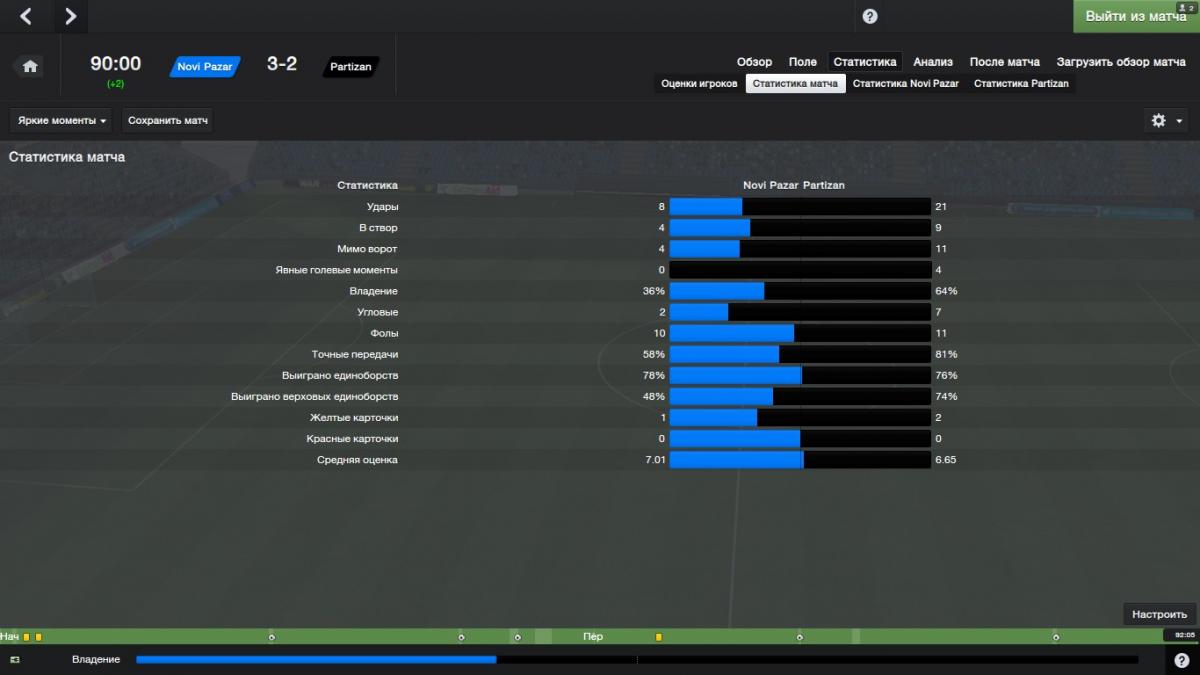This screenshot has width=1200, height=675.
Task: Select the Статистика tab
Action: tap(865, 62)
